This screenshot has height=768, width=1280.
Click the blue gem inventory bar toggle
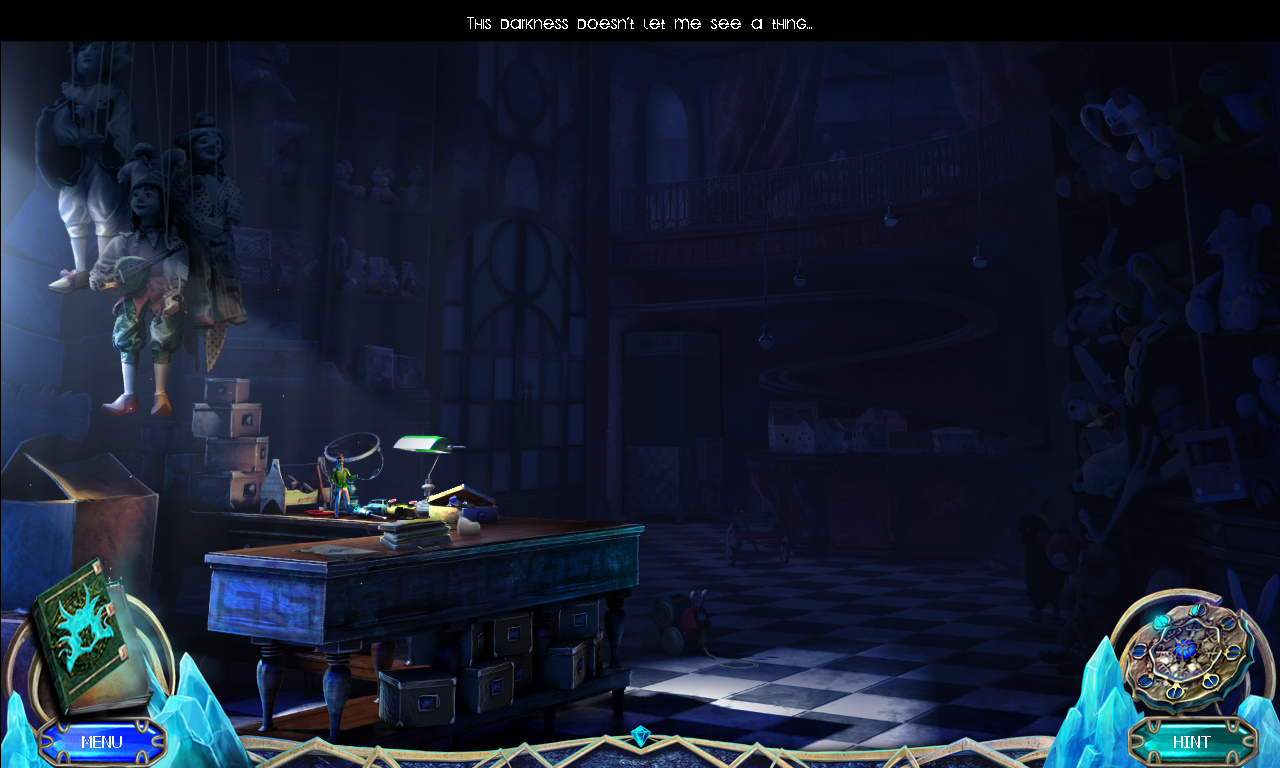[640, 738]
